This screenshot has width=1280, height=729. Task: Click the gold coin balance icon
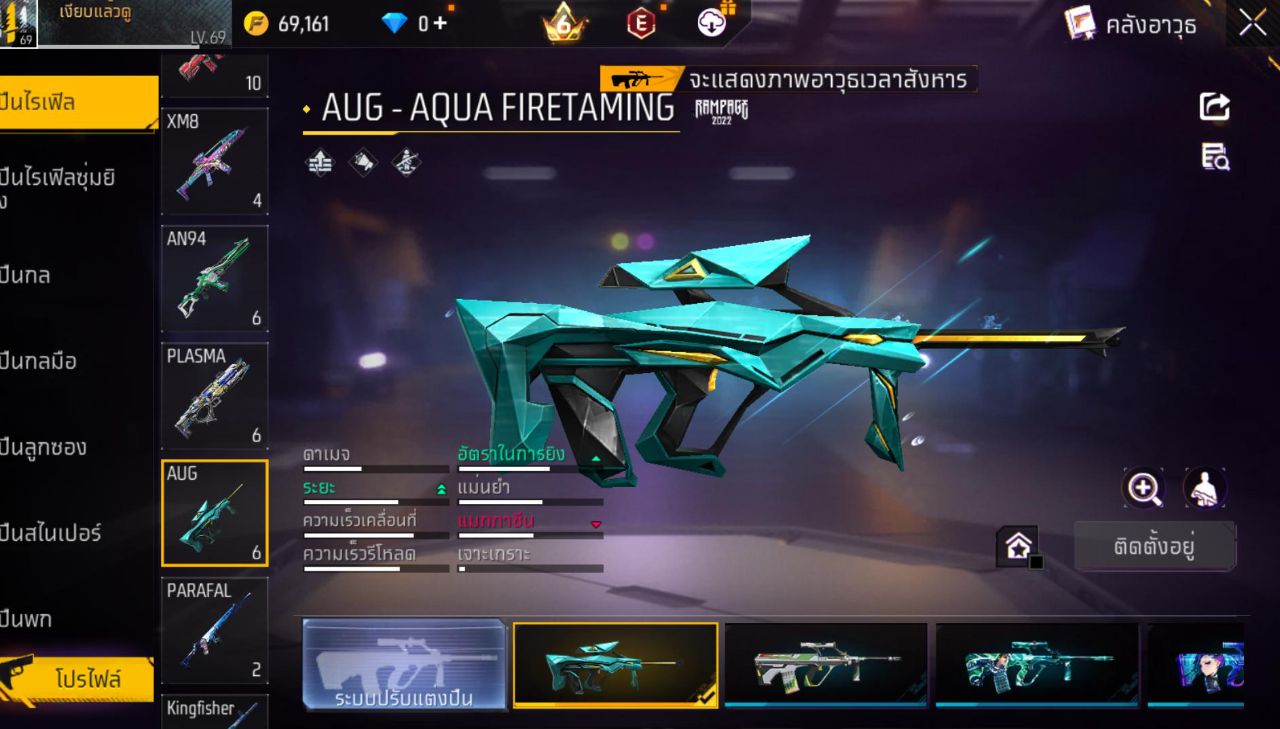(258, 22)
